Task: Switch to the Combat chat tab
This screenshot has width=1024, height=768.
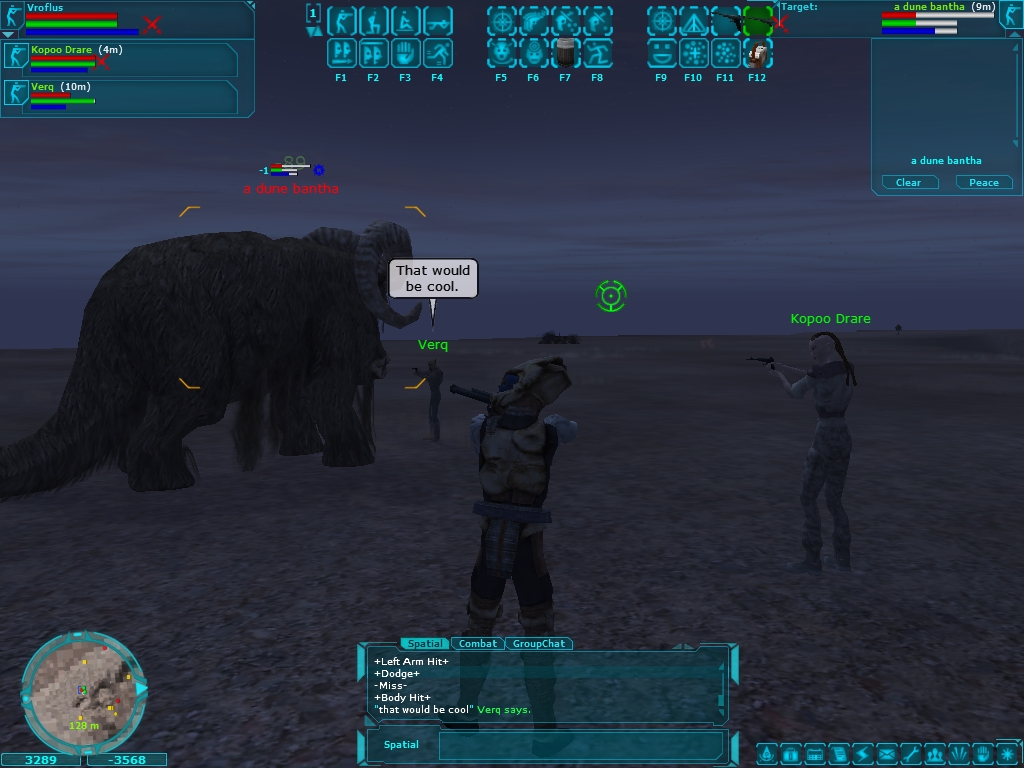Action: (478, 644)
